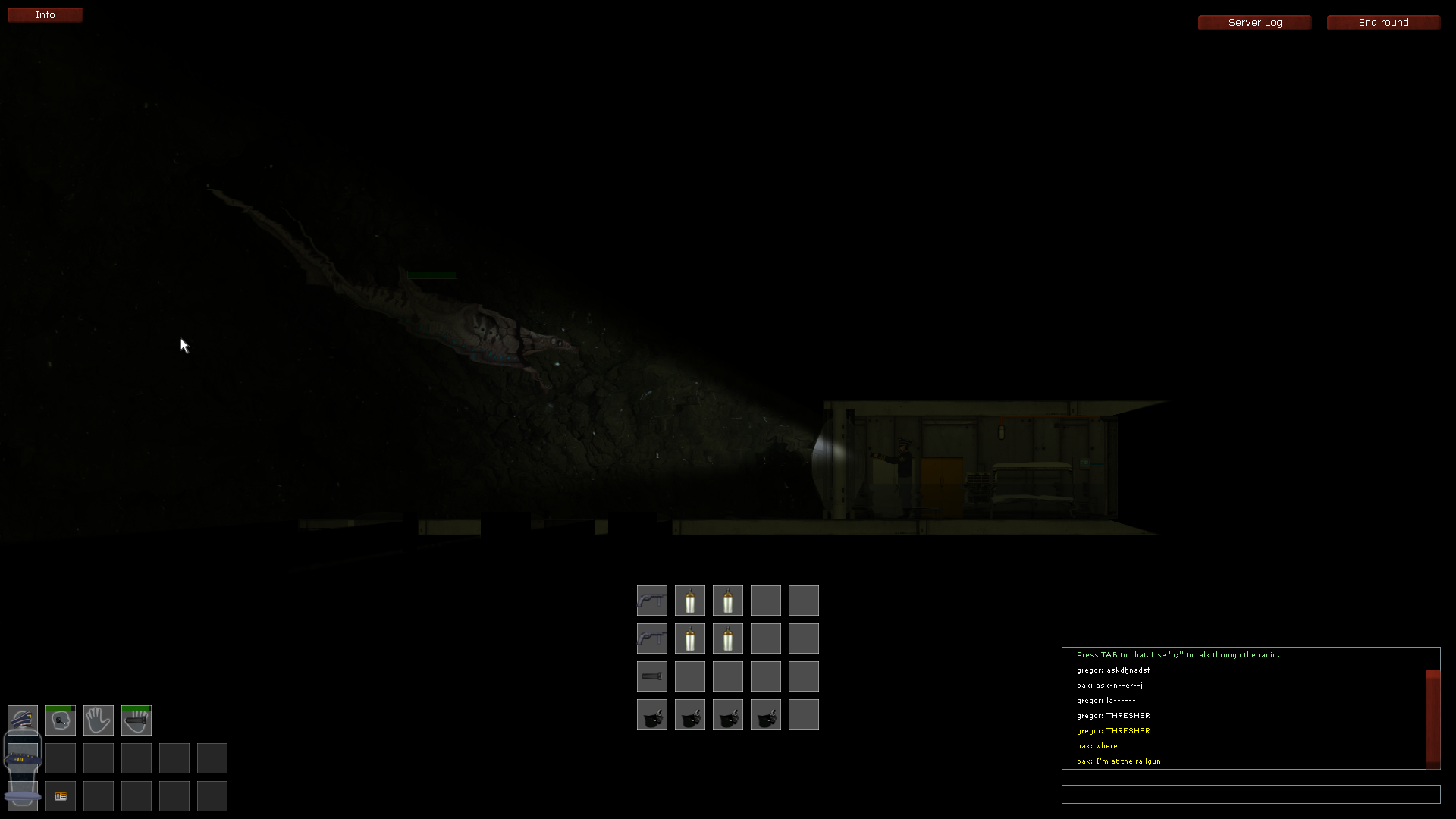Grab the flashlight stored in the third row
Image resolution: width=1456 pixels, height=819 pixels.
coord(651,676)
